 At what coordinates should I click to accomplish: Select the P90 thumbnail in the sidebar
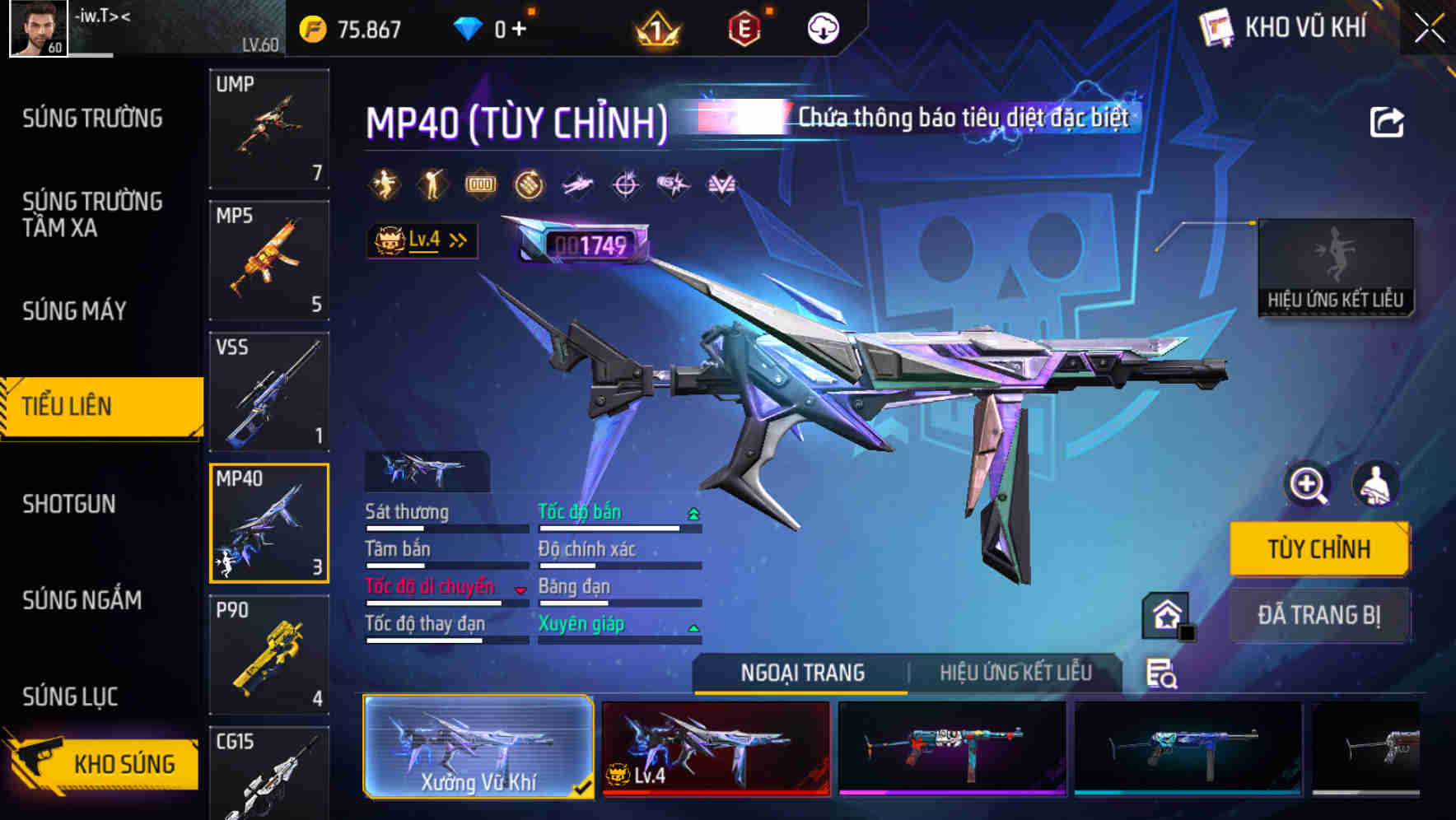269,655
